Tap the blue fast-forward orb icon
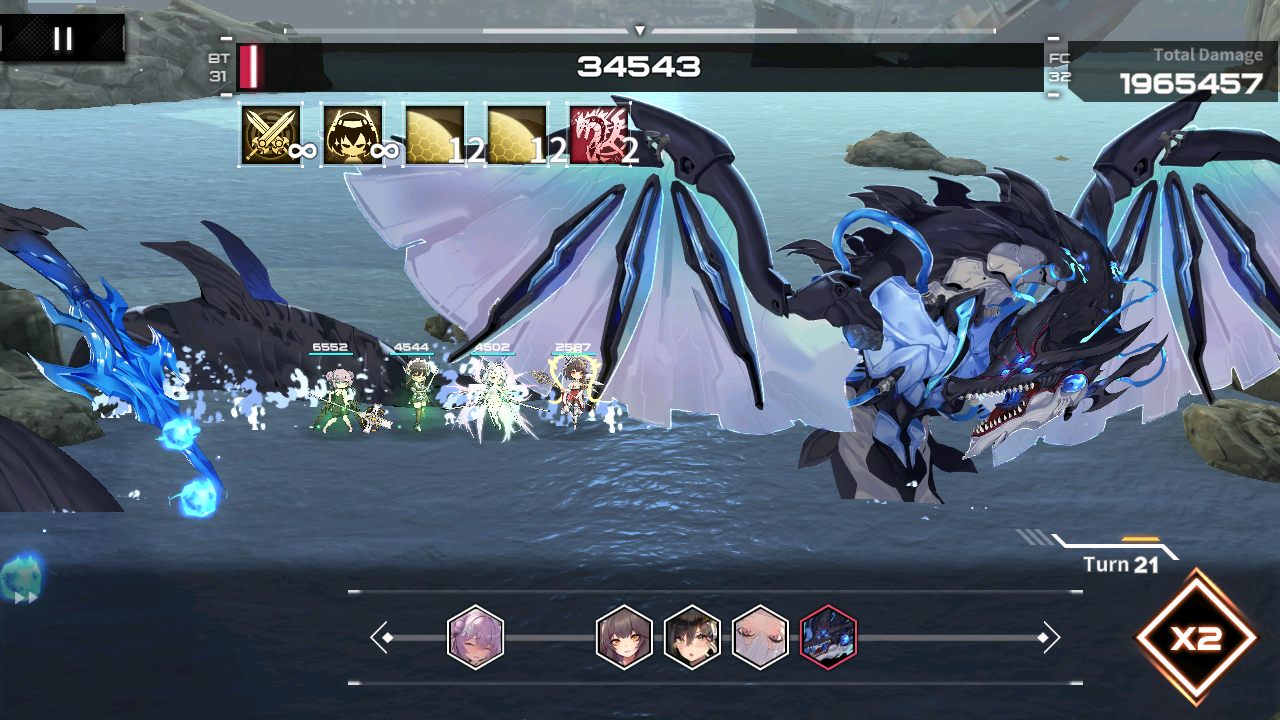The height and width of the screenshot is (720, 1280). [20, 580]
